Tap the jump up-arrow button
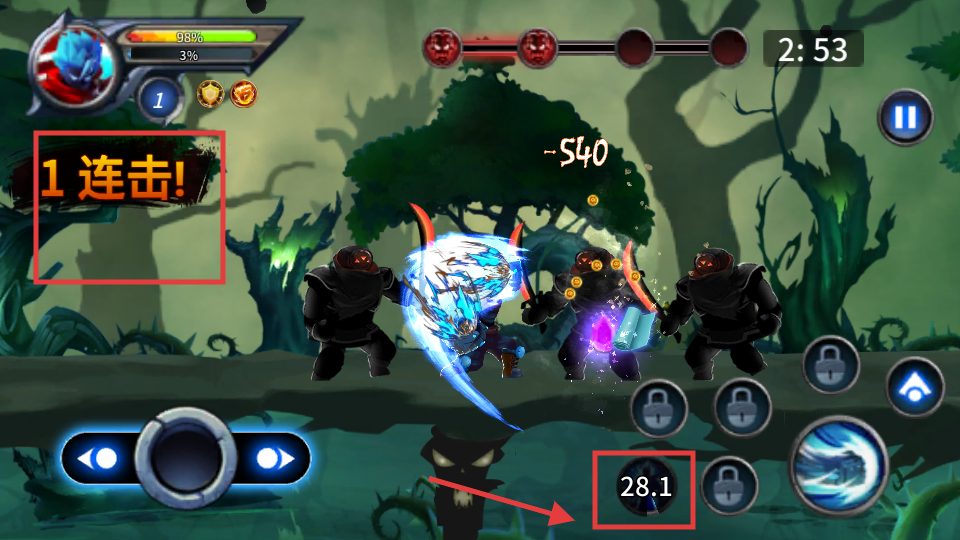The height and width of the screenshot is (540, 960). click(x=914, y=387)
